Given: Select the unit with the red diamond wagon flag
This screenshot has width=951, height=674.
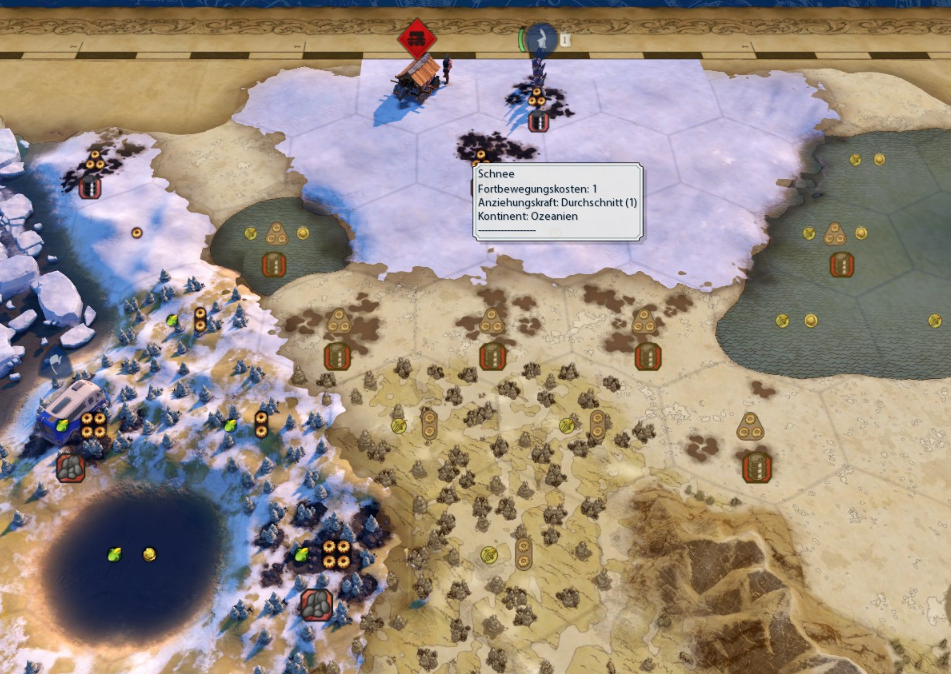Looking at the screenshot, I should pos(417,40).
